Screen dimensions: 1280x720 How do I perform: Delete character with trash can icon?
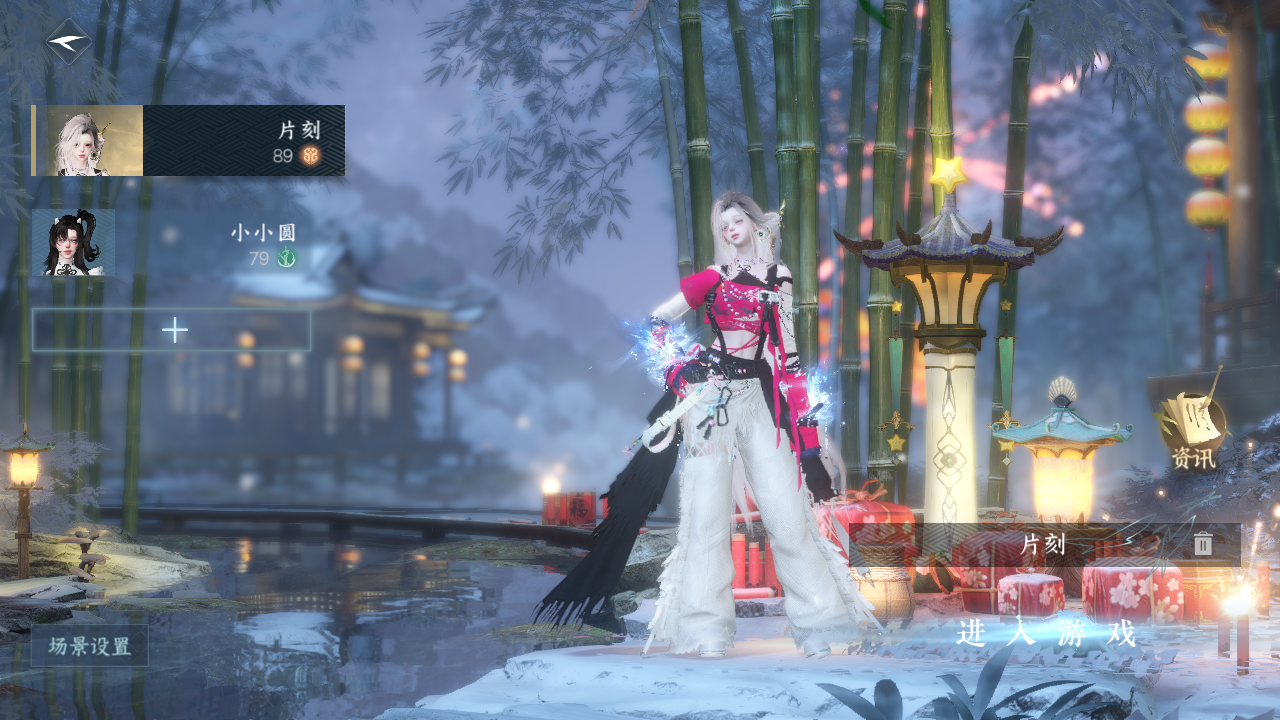pyautogui.click(x=1203, y=545)
